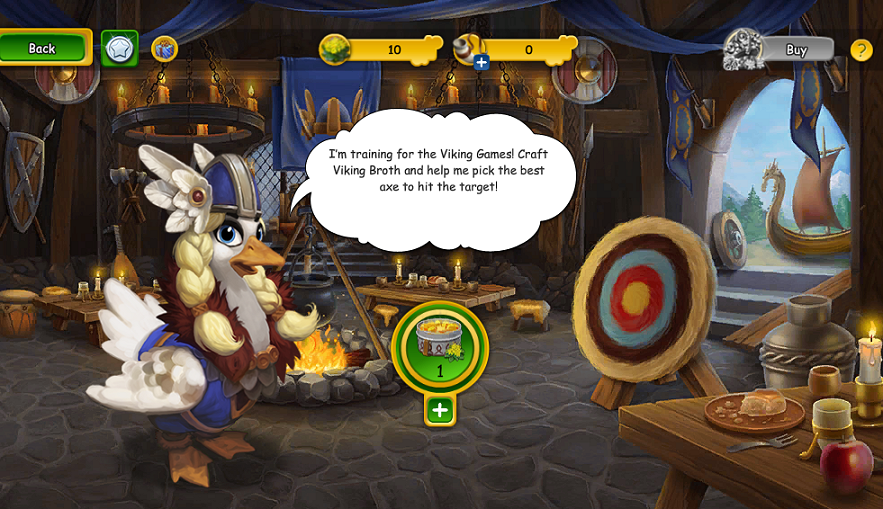The height and width of the screenshot is (509, 883).
Task: Go back using the green Back button
Action: [x=44, y=48]
